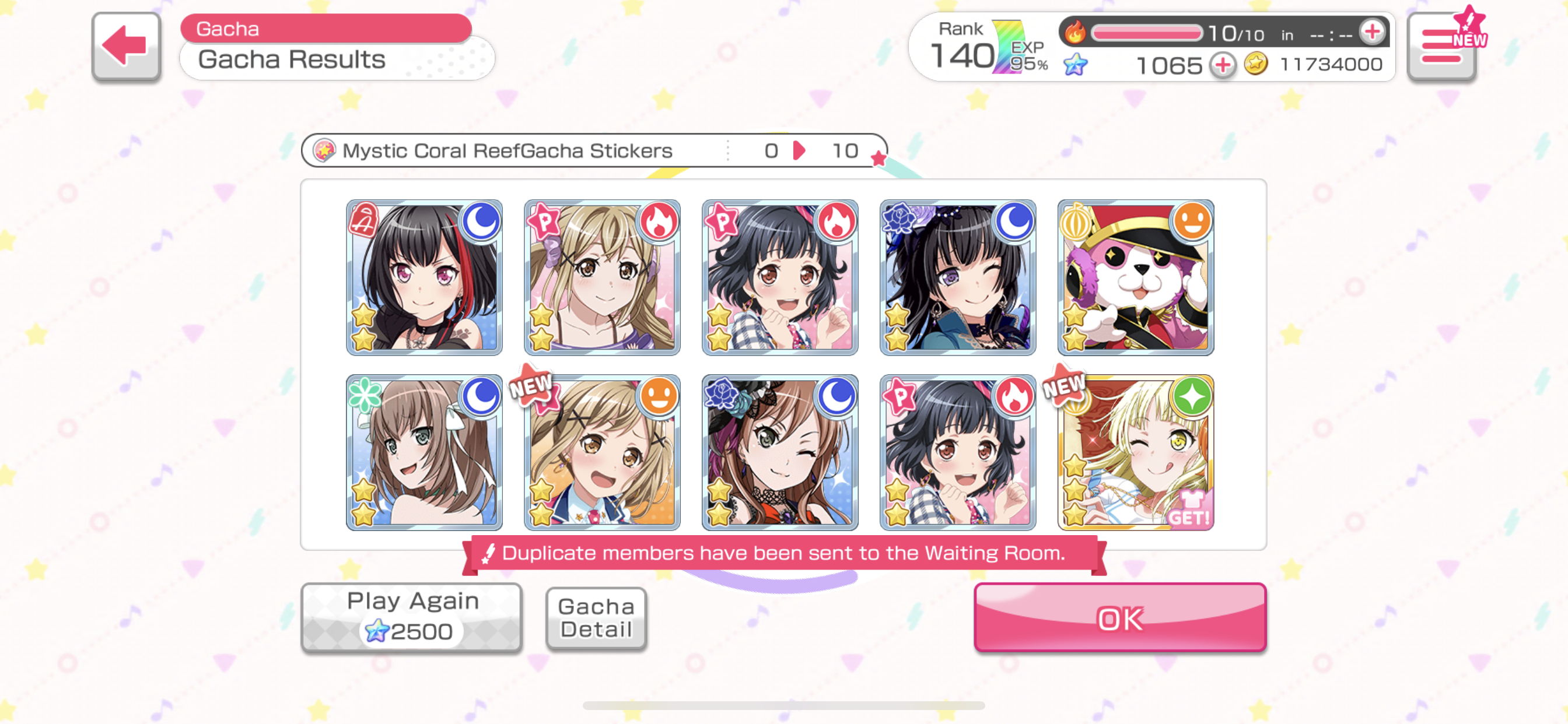Add stars with the plus beside 1065
This screenshot has height=724, width=1568.
tap(1221, 65)
